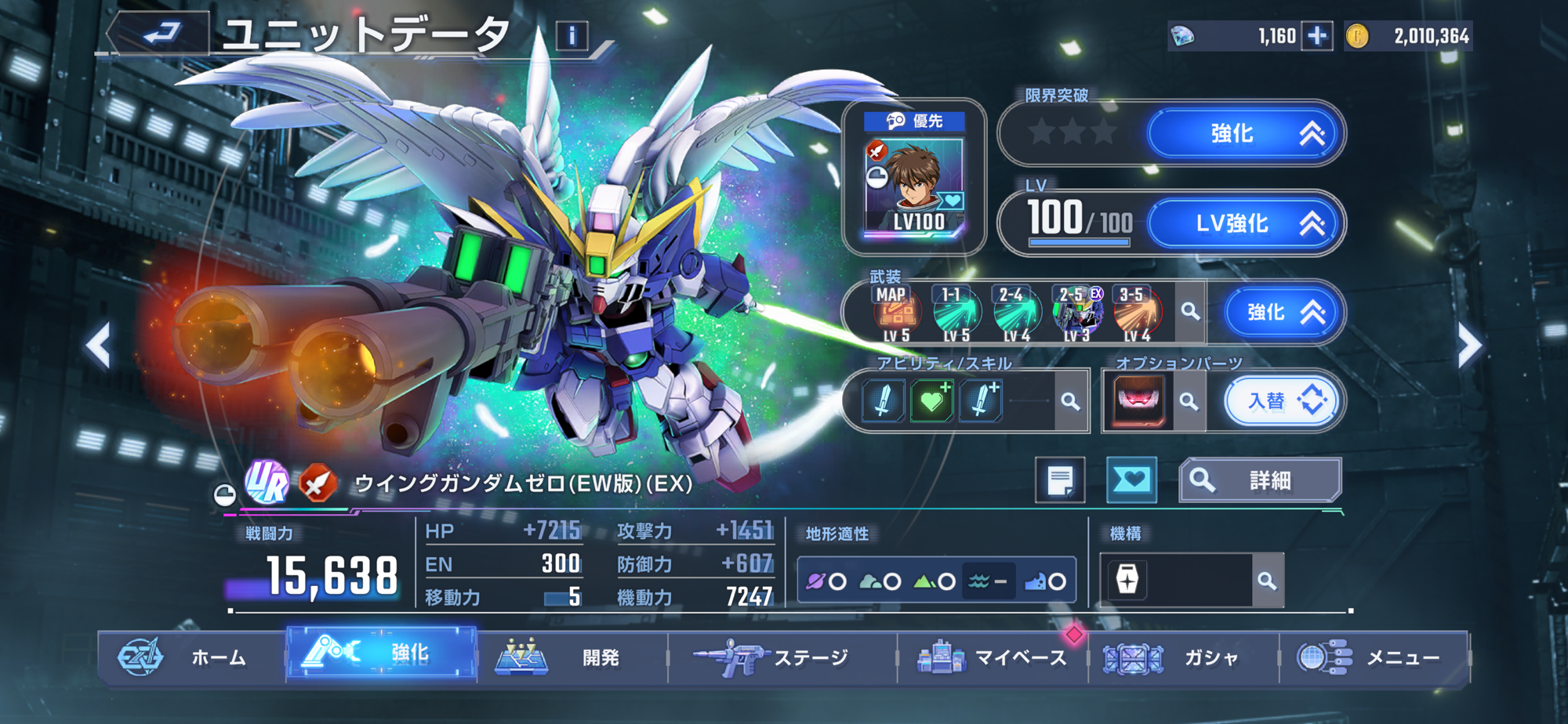Image resolution: width=1568 pixels, height=724 pixels.
Task: Toggle the heart favorite button
Action: point(1131,480)
